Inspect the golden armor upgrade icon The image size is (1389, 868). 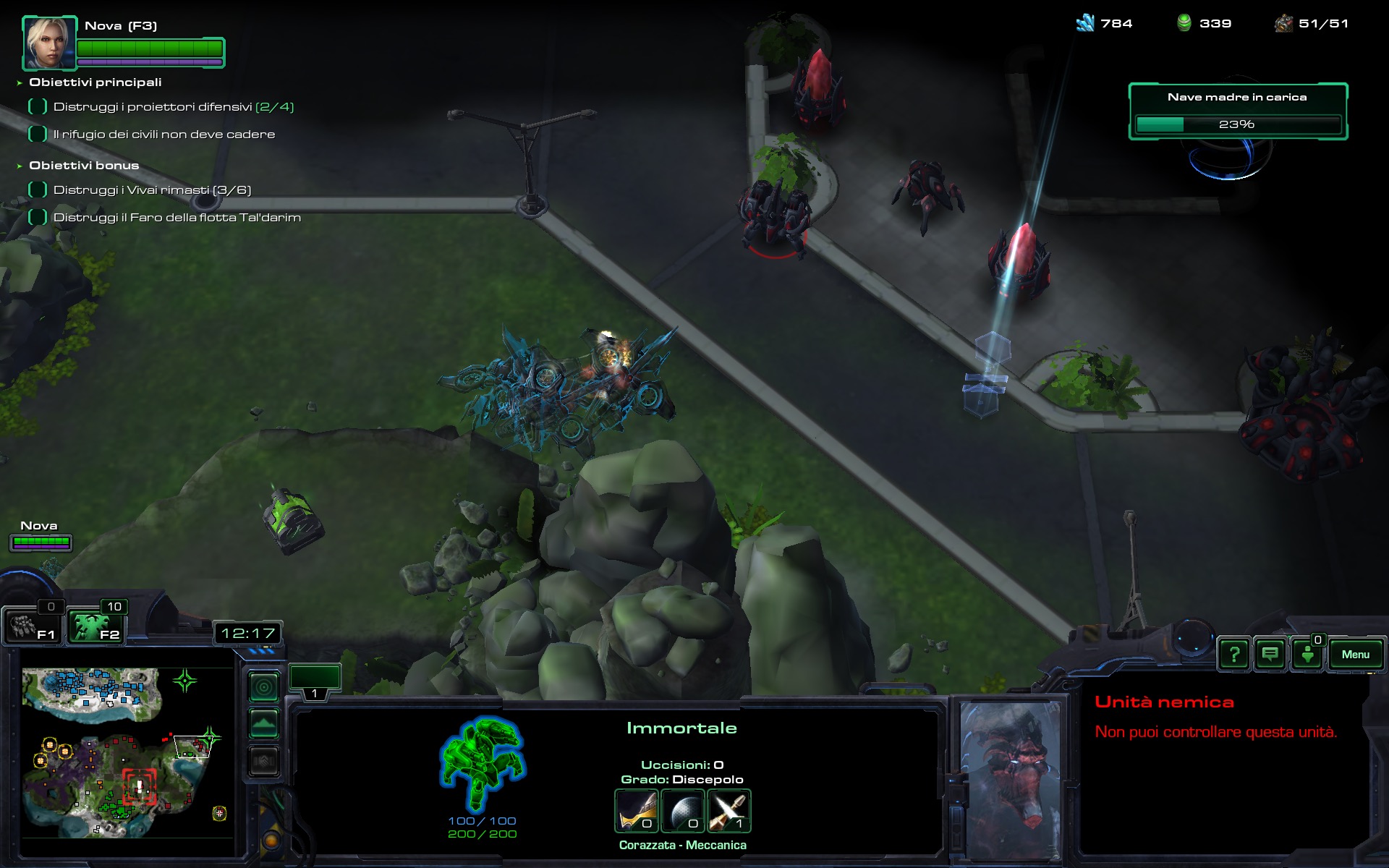[x=637, y=811]
